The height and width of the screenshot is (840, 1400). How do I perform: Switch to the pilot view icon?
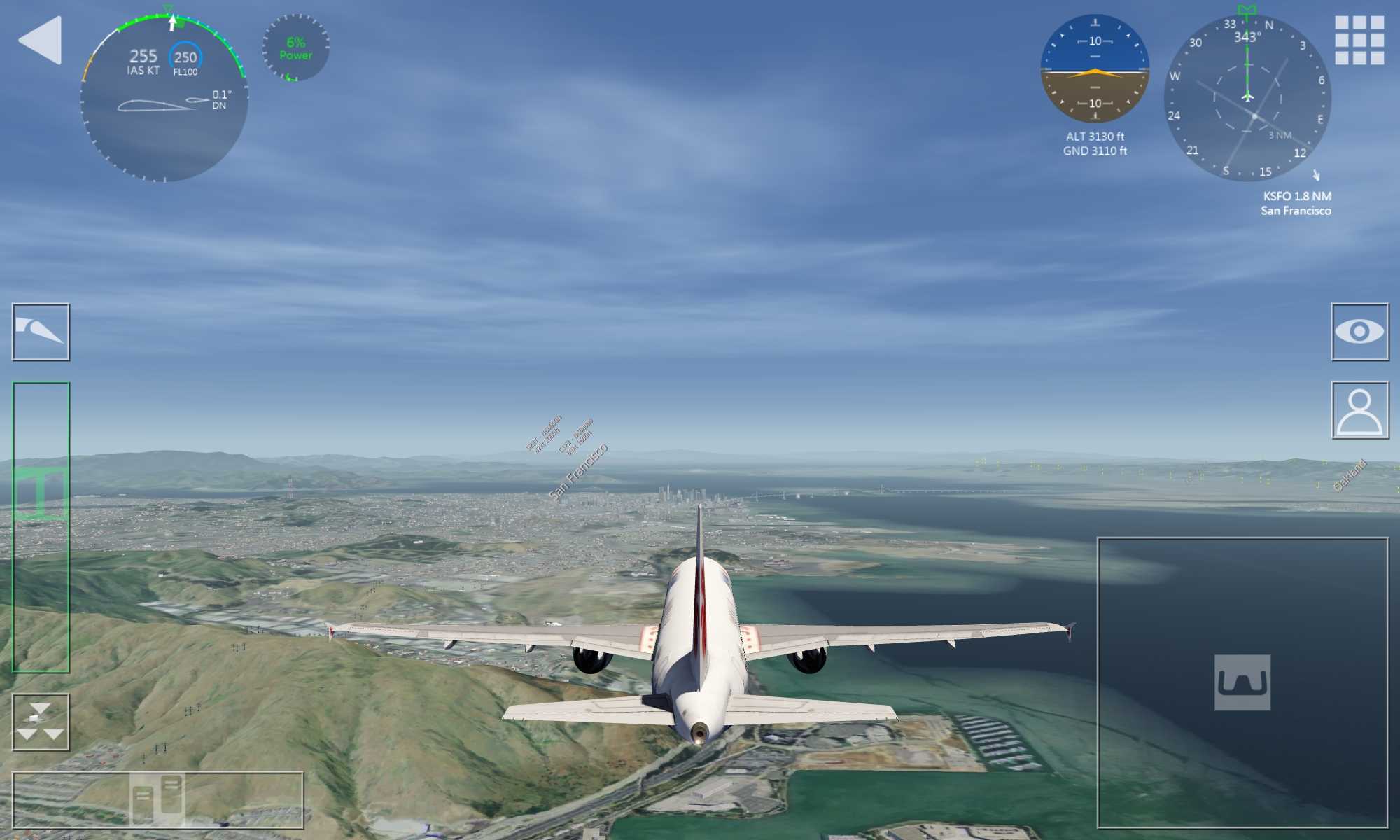tap(1359, 410)
